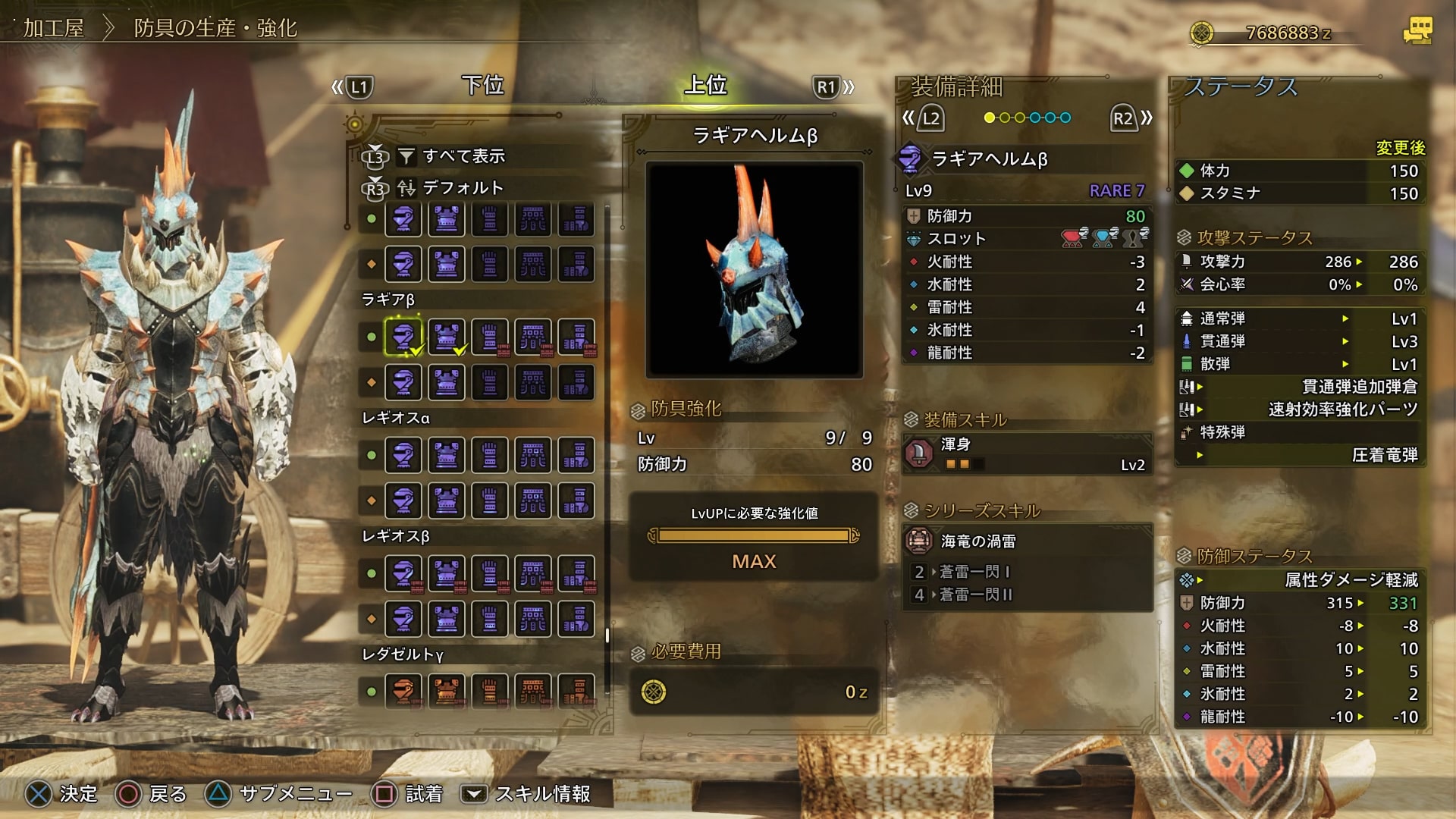Click the 圧着竜弾 special ammo entry
The width and height of the screenshot is (1456, 819).
point(1384,455)
